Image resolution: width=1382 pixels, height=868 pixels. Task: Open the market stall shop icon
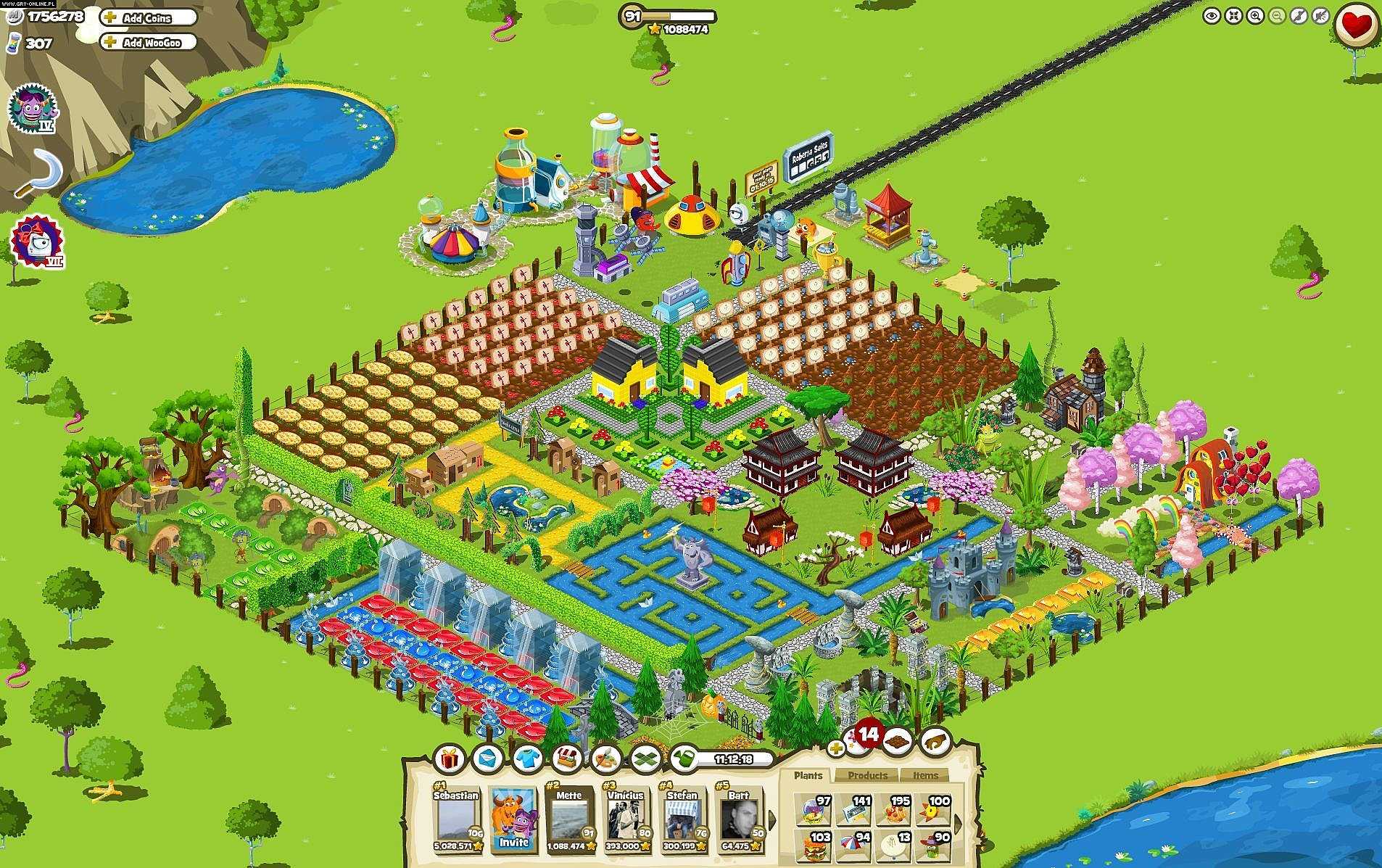click(x=566, y=759)
